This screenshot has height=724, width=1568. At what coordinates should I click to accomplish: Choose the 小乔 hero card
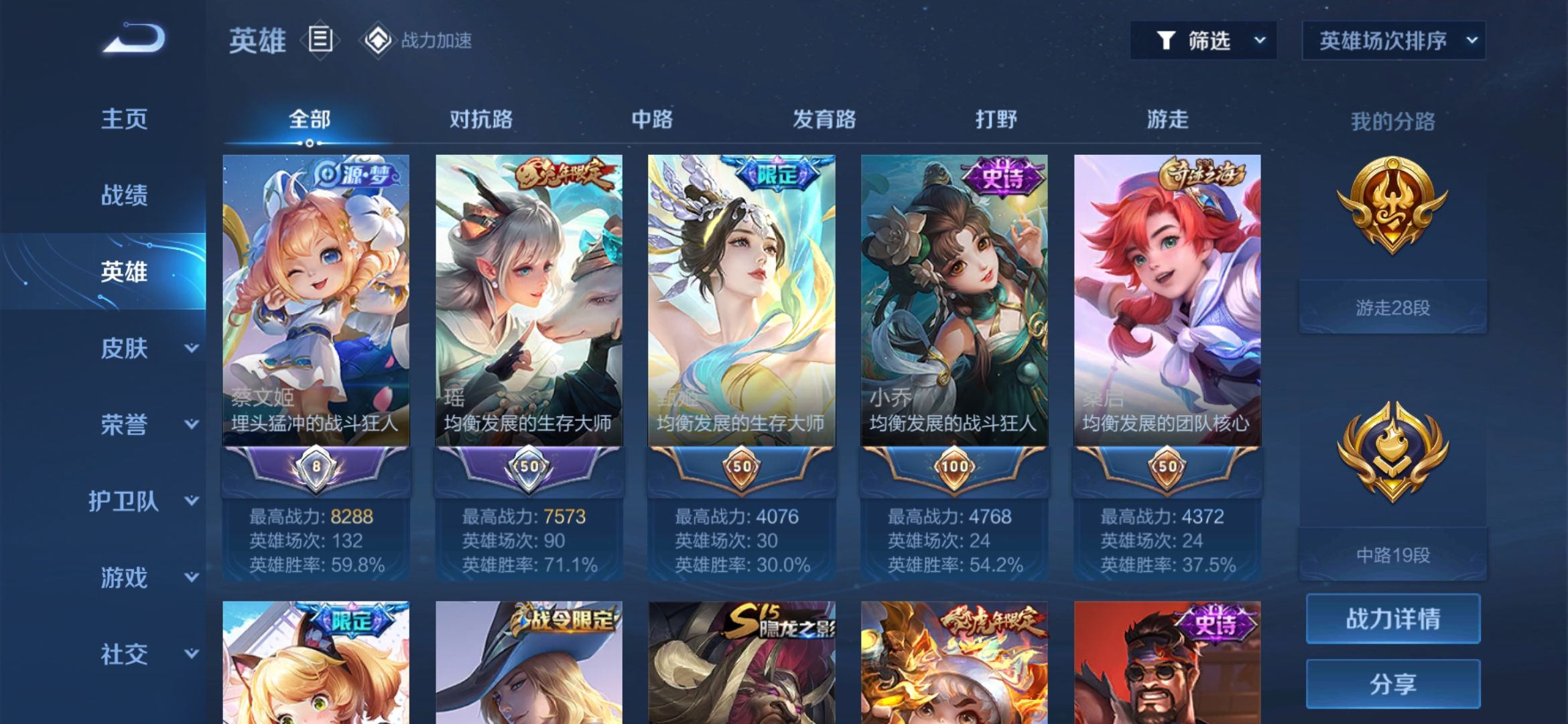pos(954,302)
